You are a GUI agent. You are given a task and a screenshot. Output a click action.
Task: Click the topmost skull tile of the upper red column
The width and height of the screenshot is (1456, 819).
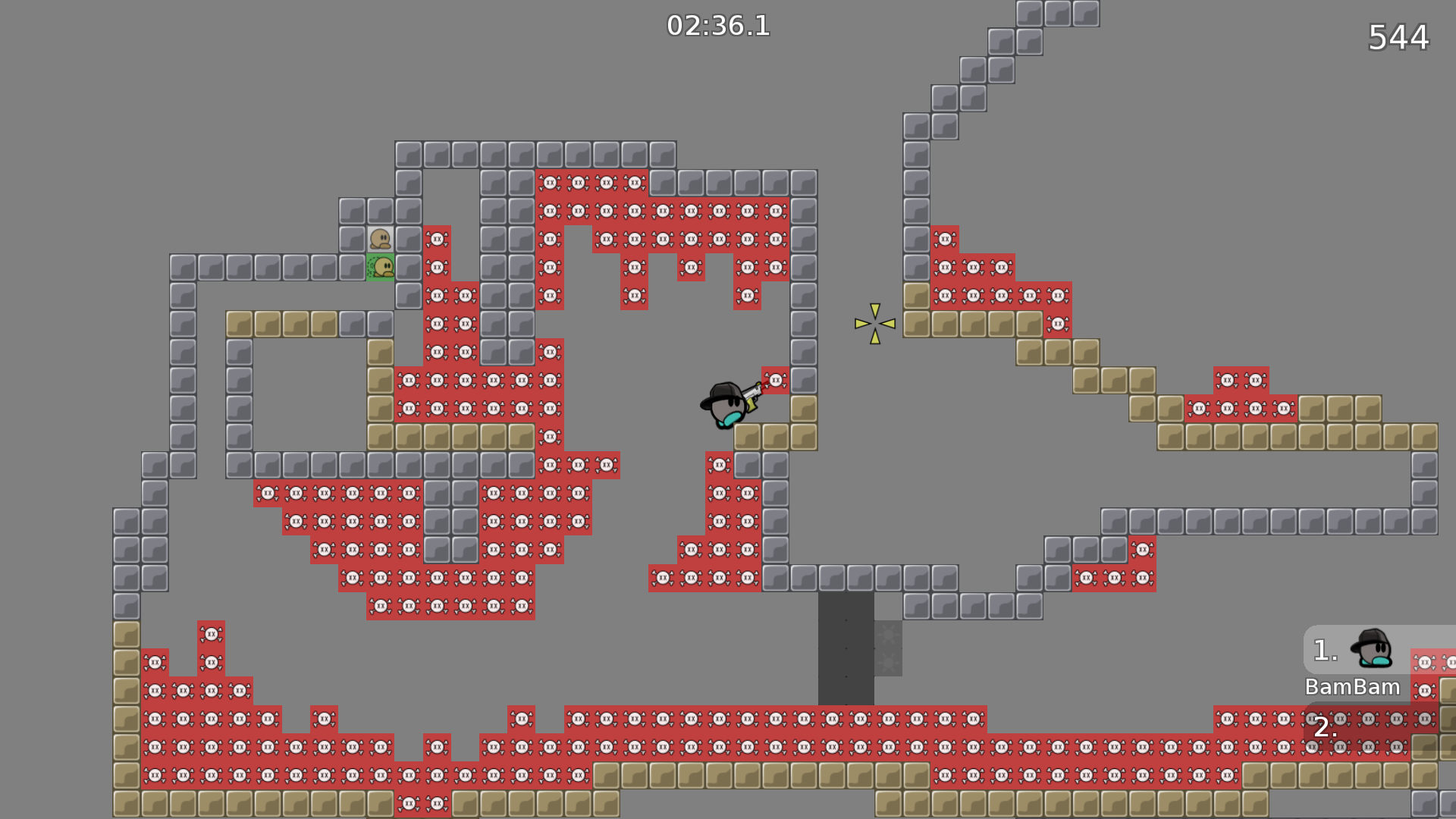point(438,240)
